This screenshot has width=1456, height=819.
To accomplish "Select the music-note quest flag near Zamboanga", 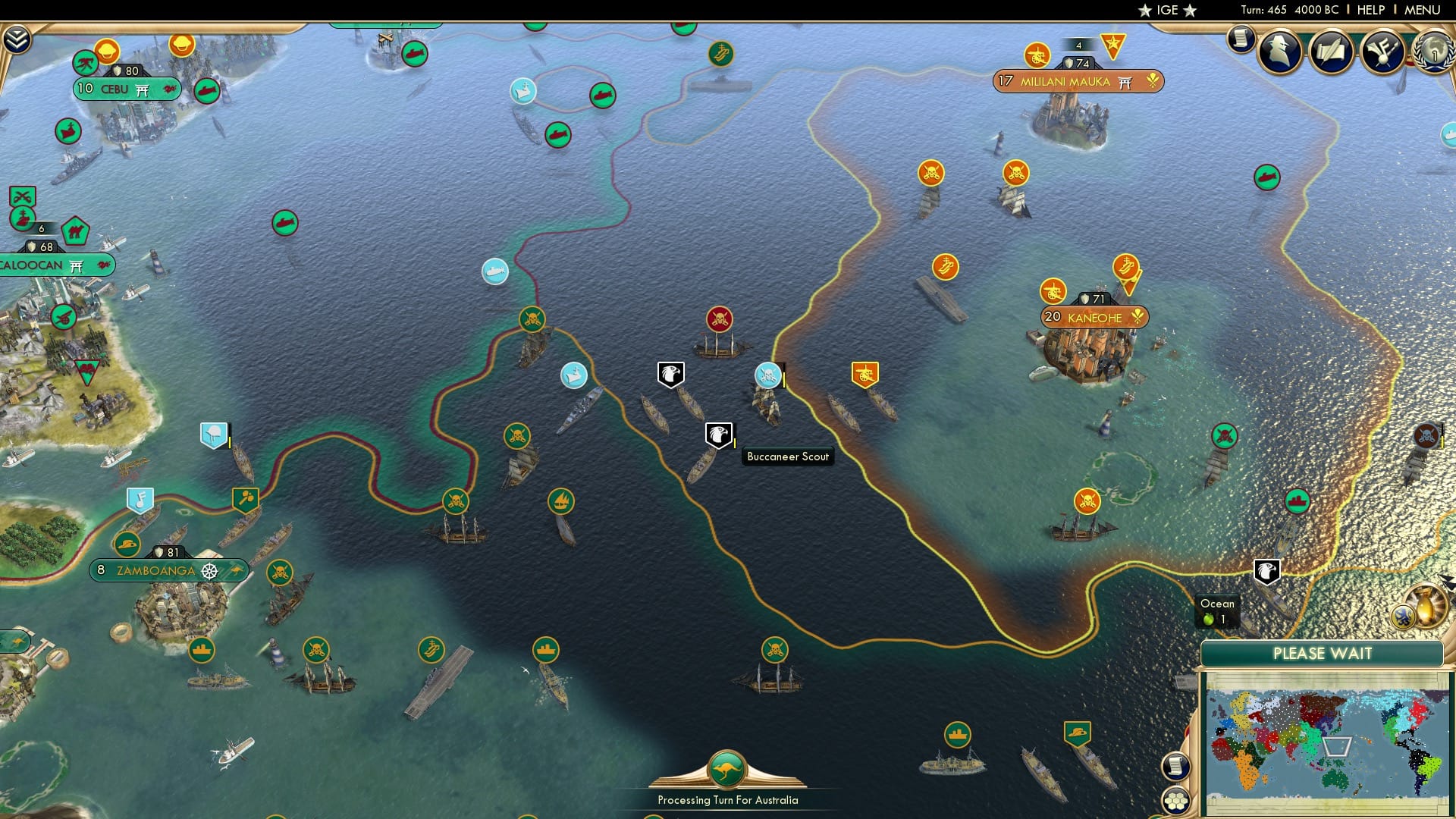I will 140,499.
